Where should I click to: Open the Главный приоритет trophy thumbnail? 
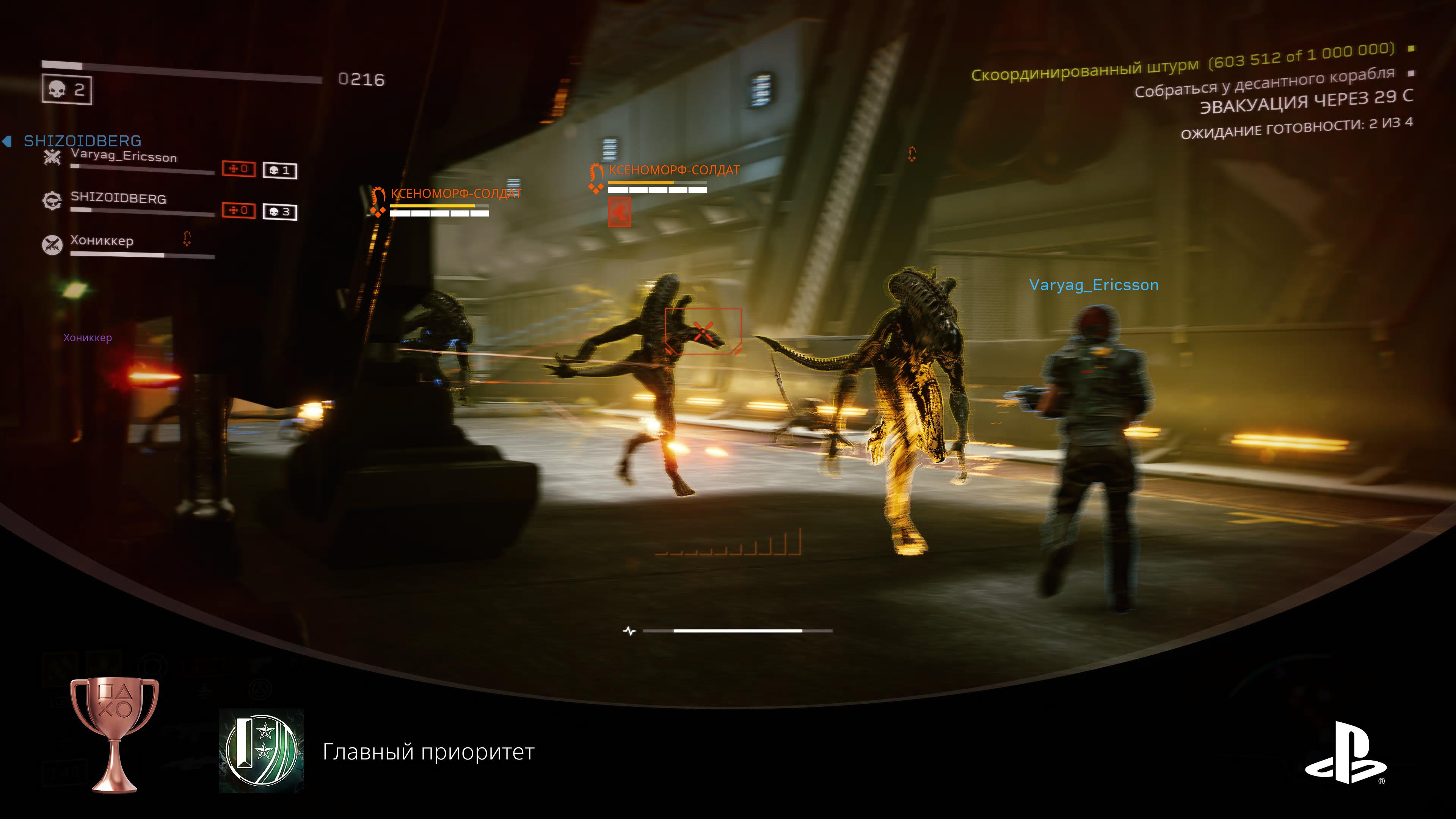pos(262,751)
